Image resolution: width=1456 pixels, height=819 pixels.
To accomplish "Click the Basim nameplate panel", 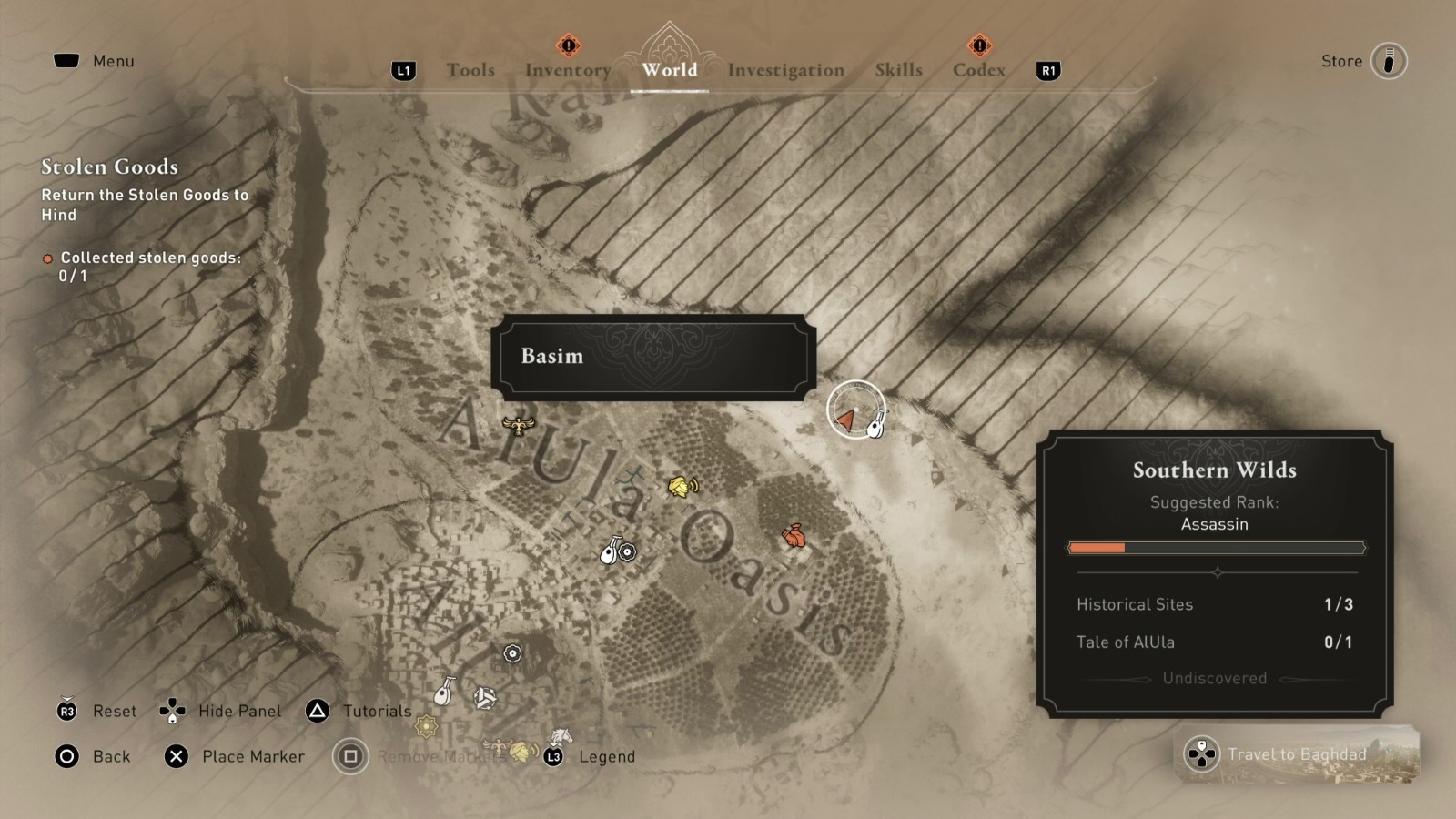I will 653,357.
